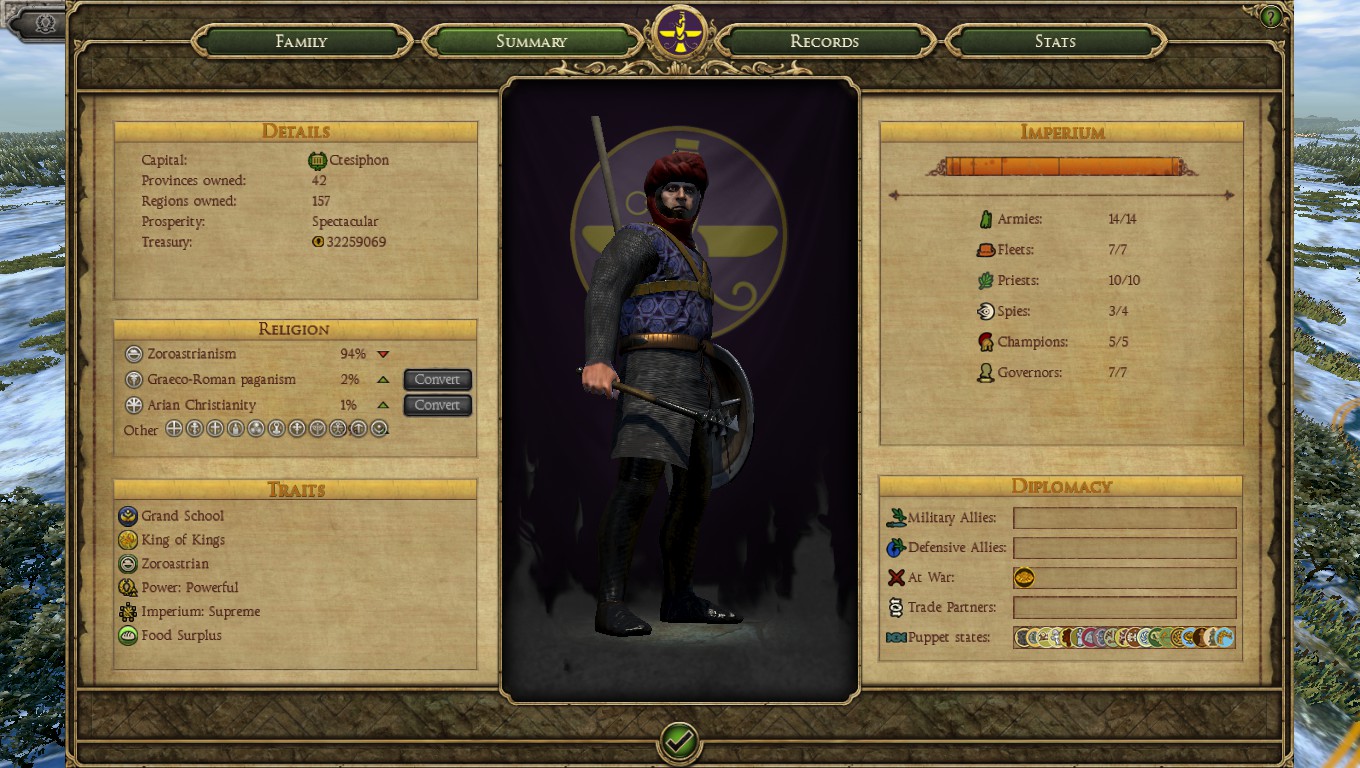Viewport: 1360px width, 768px height.
Task: Select the Power: Powerful trait icon
Action: tap(128, 588)
